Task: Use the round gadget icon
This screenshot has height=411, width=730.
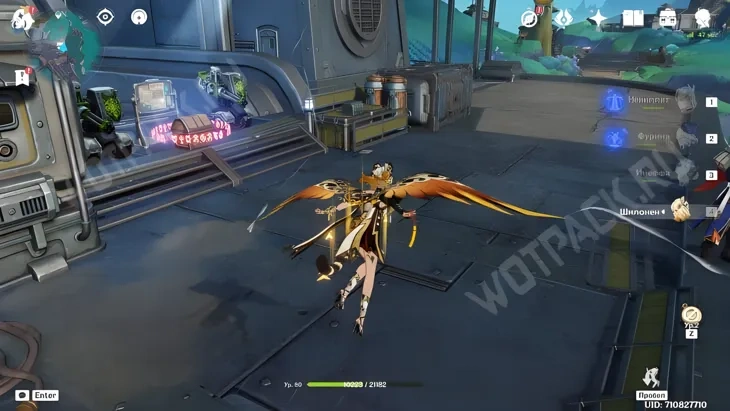Action: 691,315
